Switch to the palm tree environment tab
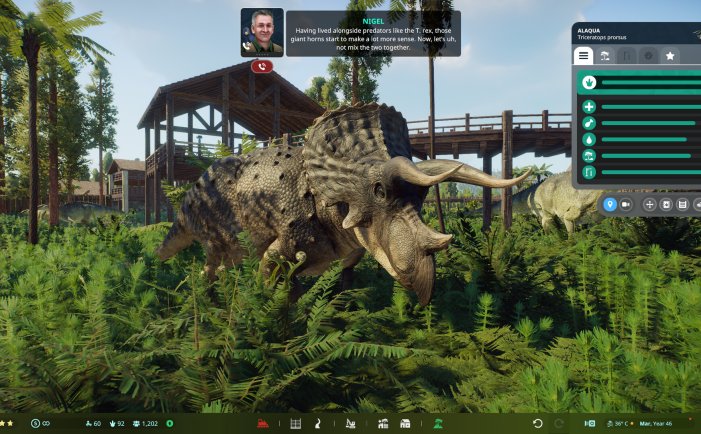Viewport: 701px width, 434px height. (604, 56)
